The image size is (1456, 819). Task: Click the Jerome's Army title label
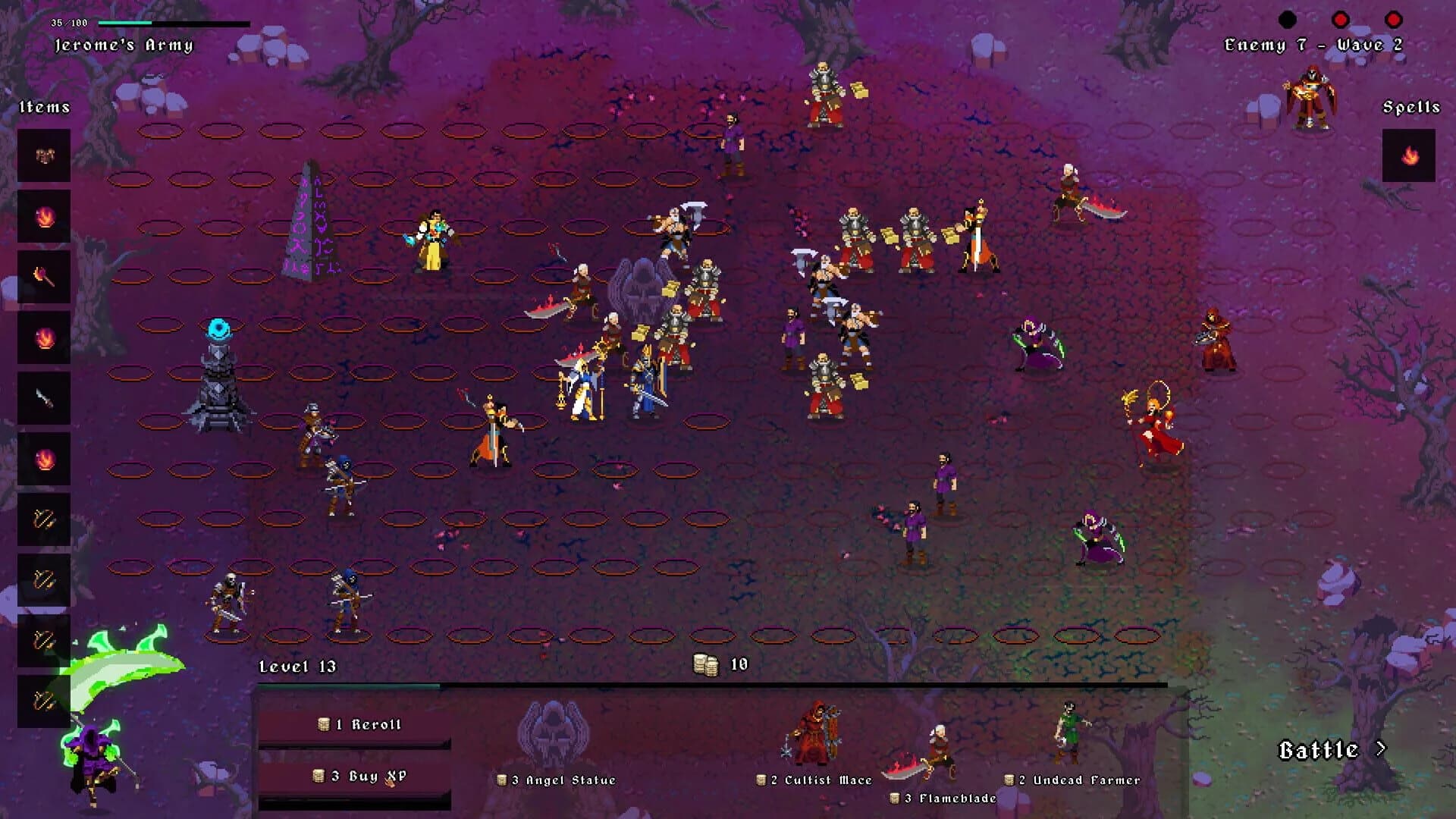tap(124, 44)
